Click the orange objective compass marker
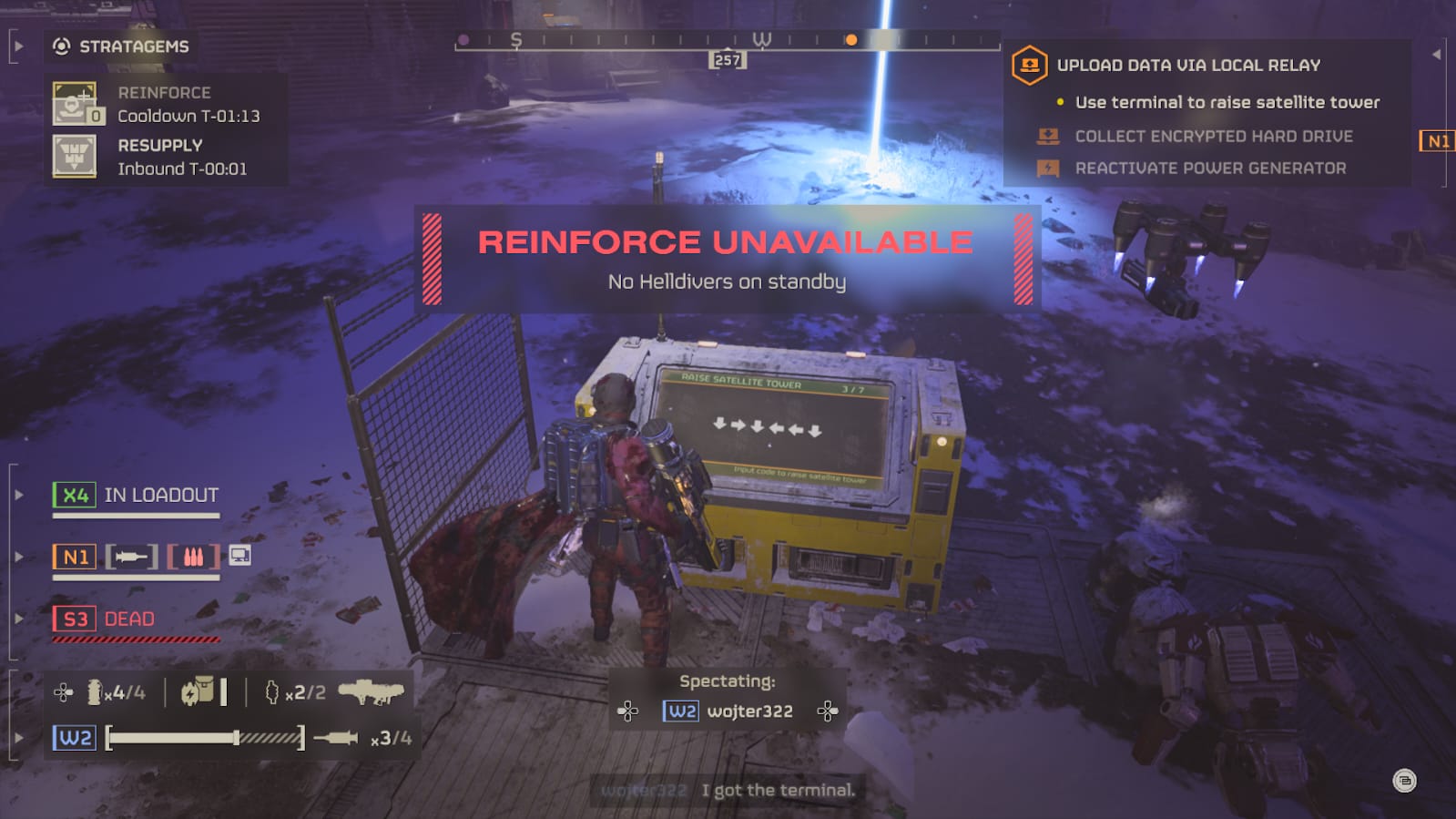Viewport: 1456px width, 819px height. click(x=850, y=40)
